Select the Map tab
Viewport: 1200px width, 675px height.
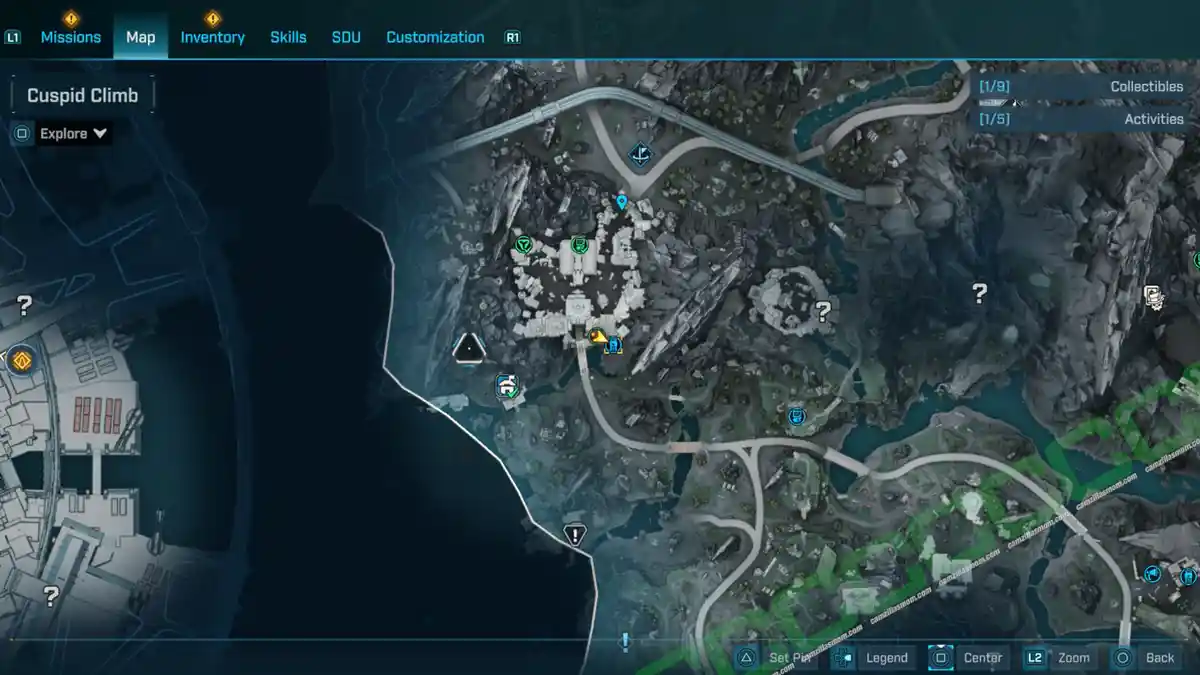point(140,37)
